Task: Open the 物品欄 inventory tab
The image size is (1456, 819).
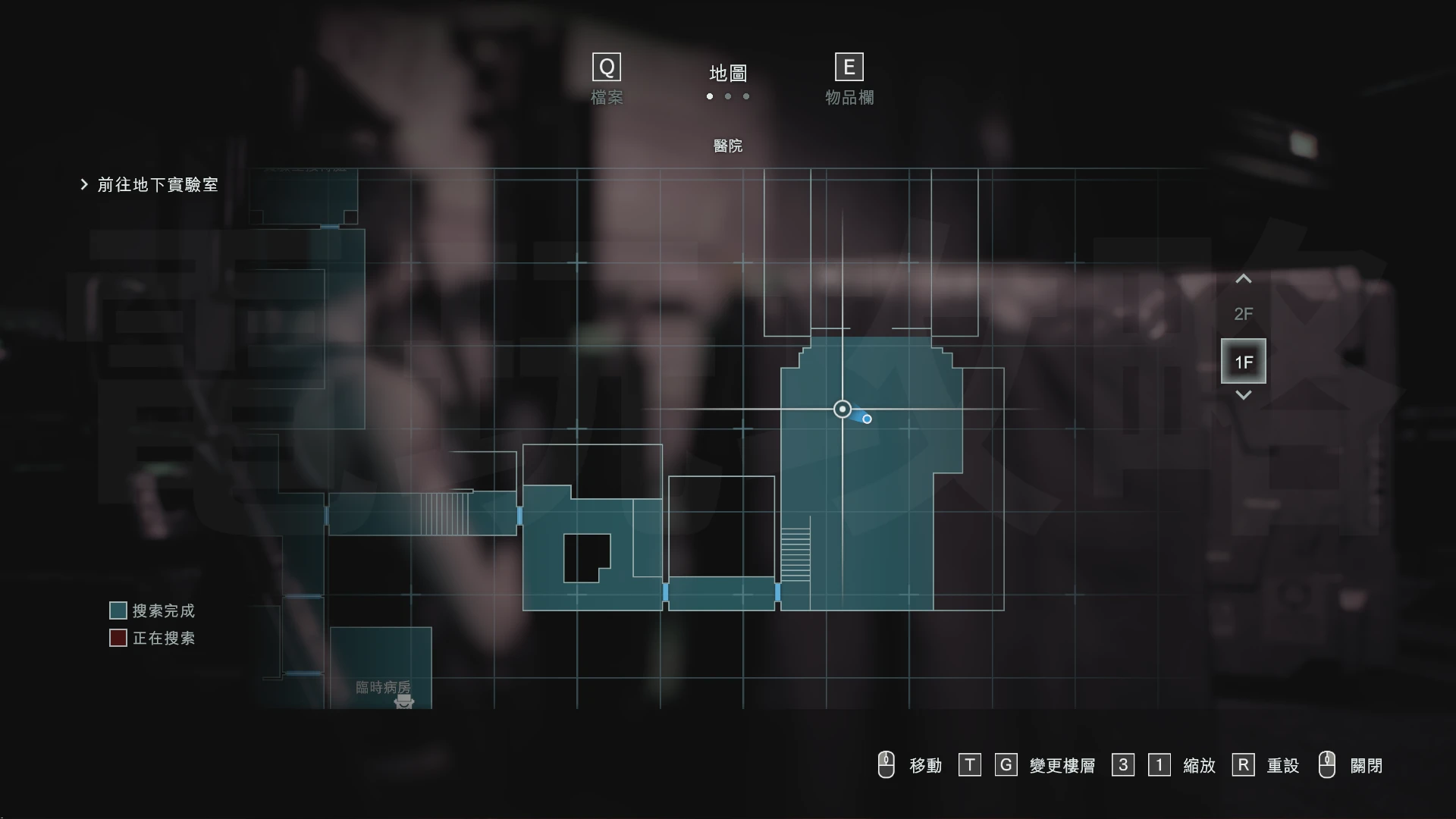Action: coord(849,80)
